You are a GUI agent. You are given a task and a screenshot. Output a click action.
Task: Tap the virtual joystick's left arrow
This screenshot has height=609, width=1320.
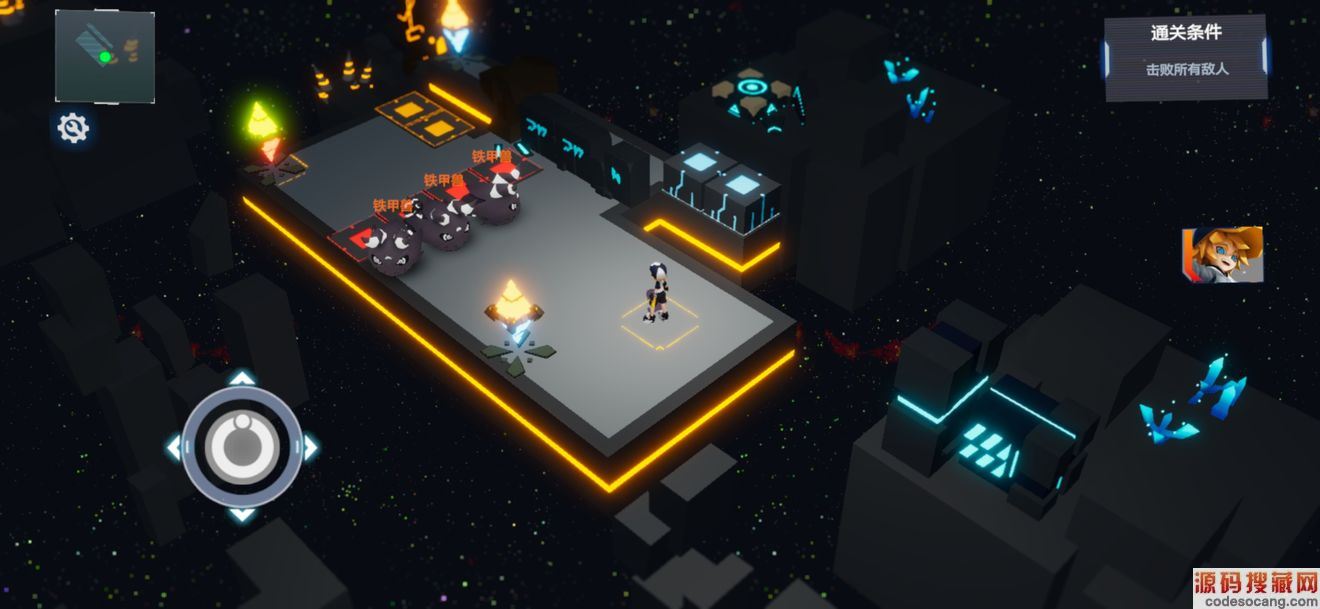pos(174,447)
